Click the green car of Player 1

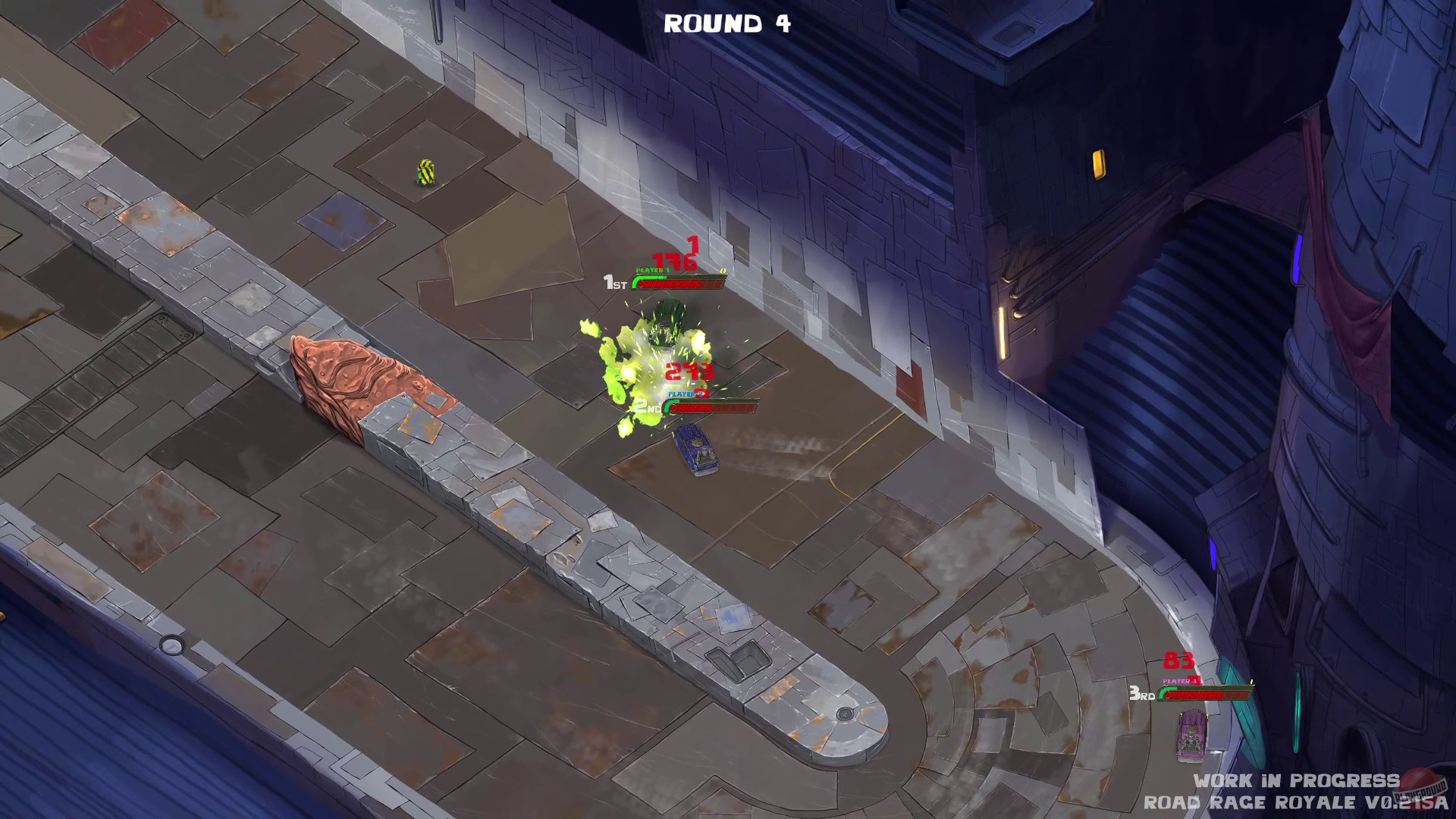coord(666,325)
